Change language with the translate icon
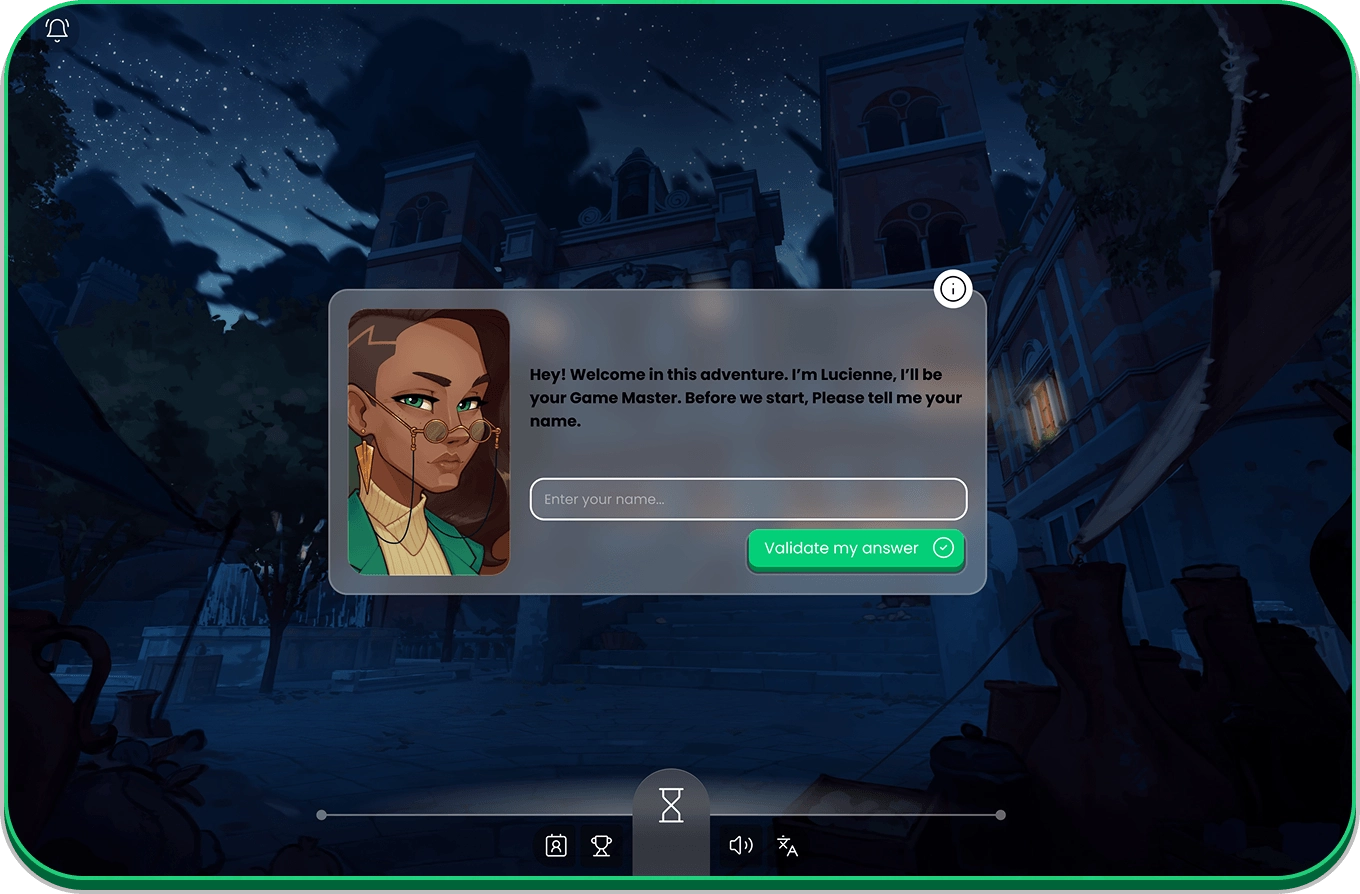 click(788, 846)
